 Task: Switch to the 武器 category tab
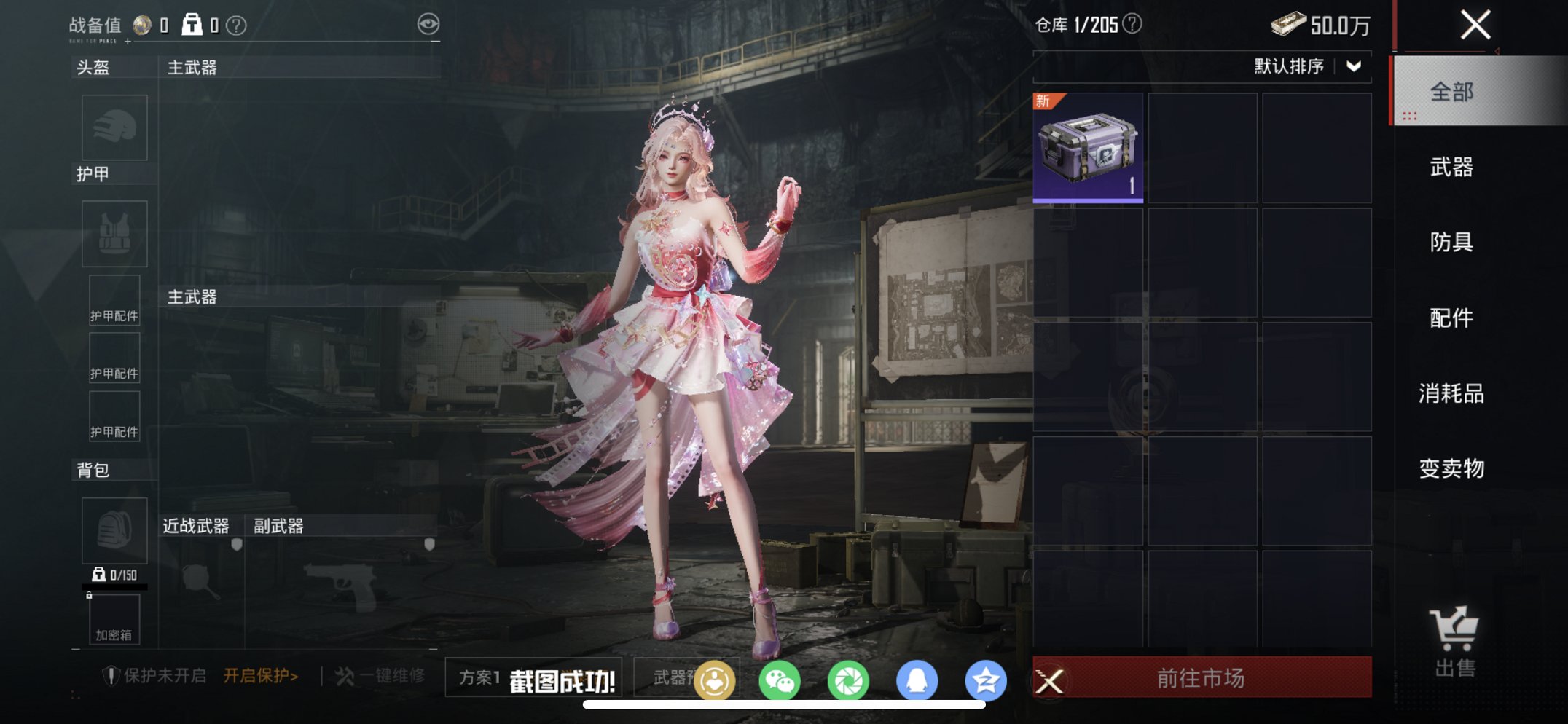coord(1453,168)
